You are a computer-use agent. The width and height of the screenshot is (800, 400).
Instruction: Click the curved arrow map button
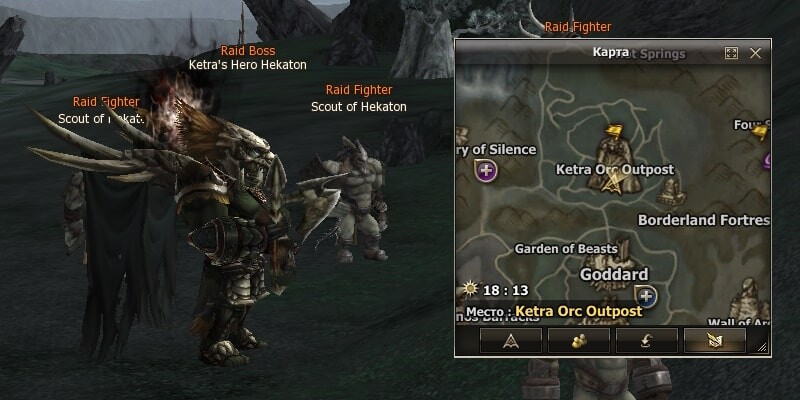click(647, 341)
